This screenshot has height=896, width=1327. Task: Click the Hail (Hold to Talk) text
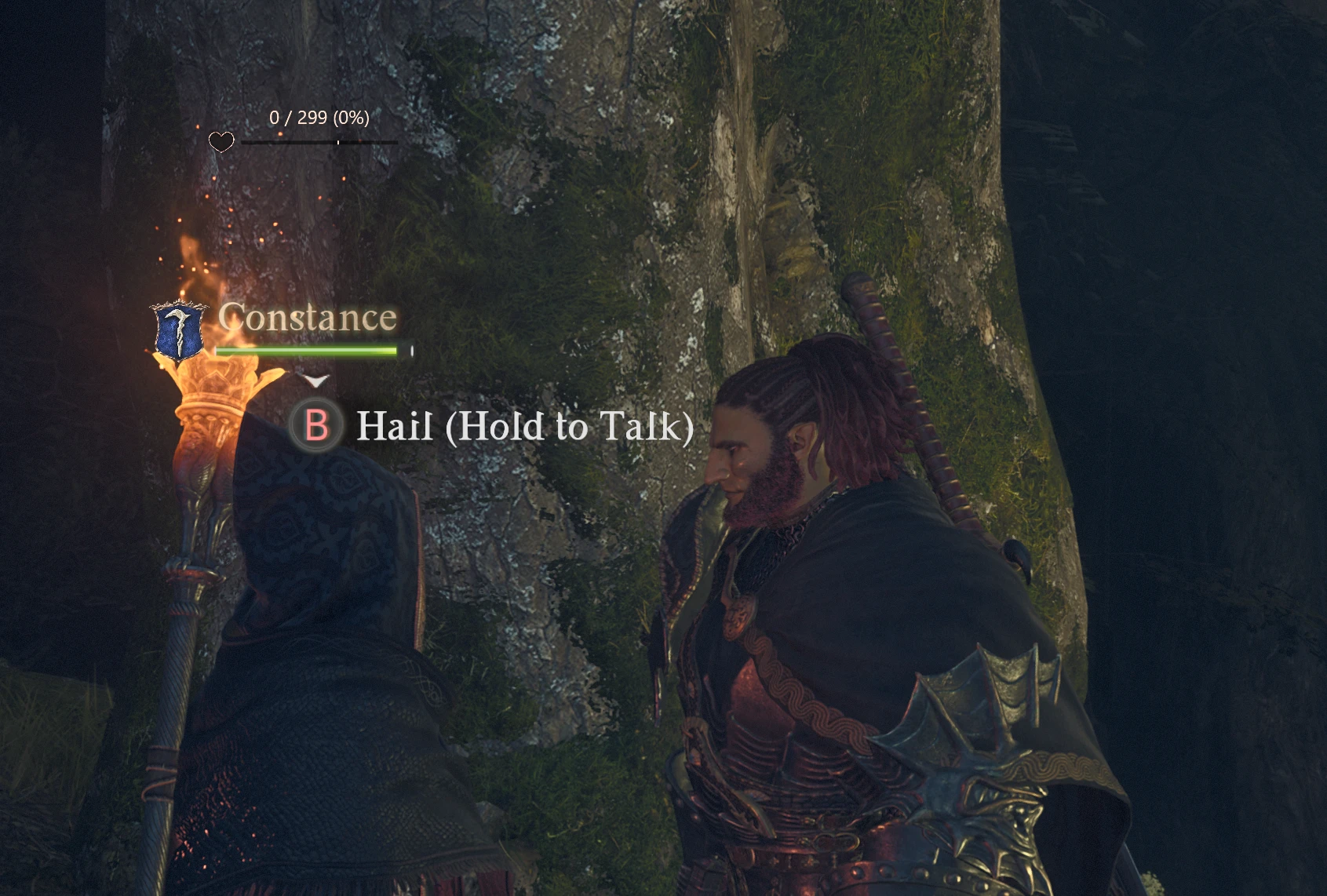coord(524,428)
